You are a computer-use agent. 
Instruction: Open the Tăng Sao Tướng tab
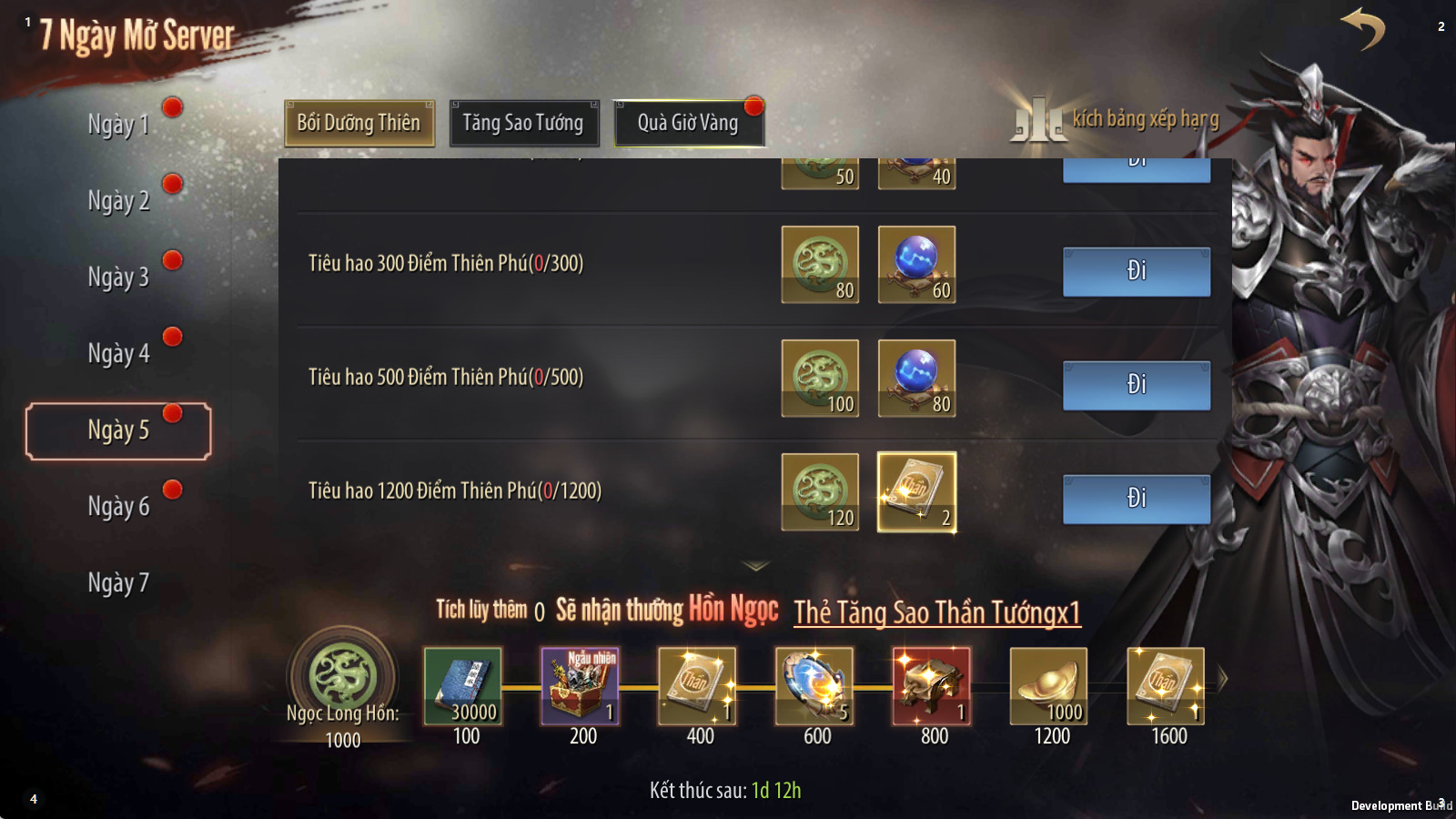[x=523, y=123]
